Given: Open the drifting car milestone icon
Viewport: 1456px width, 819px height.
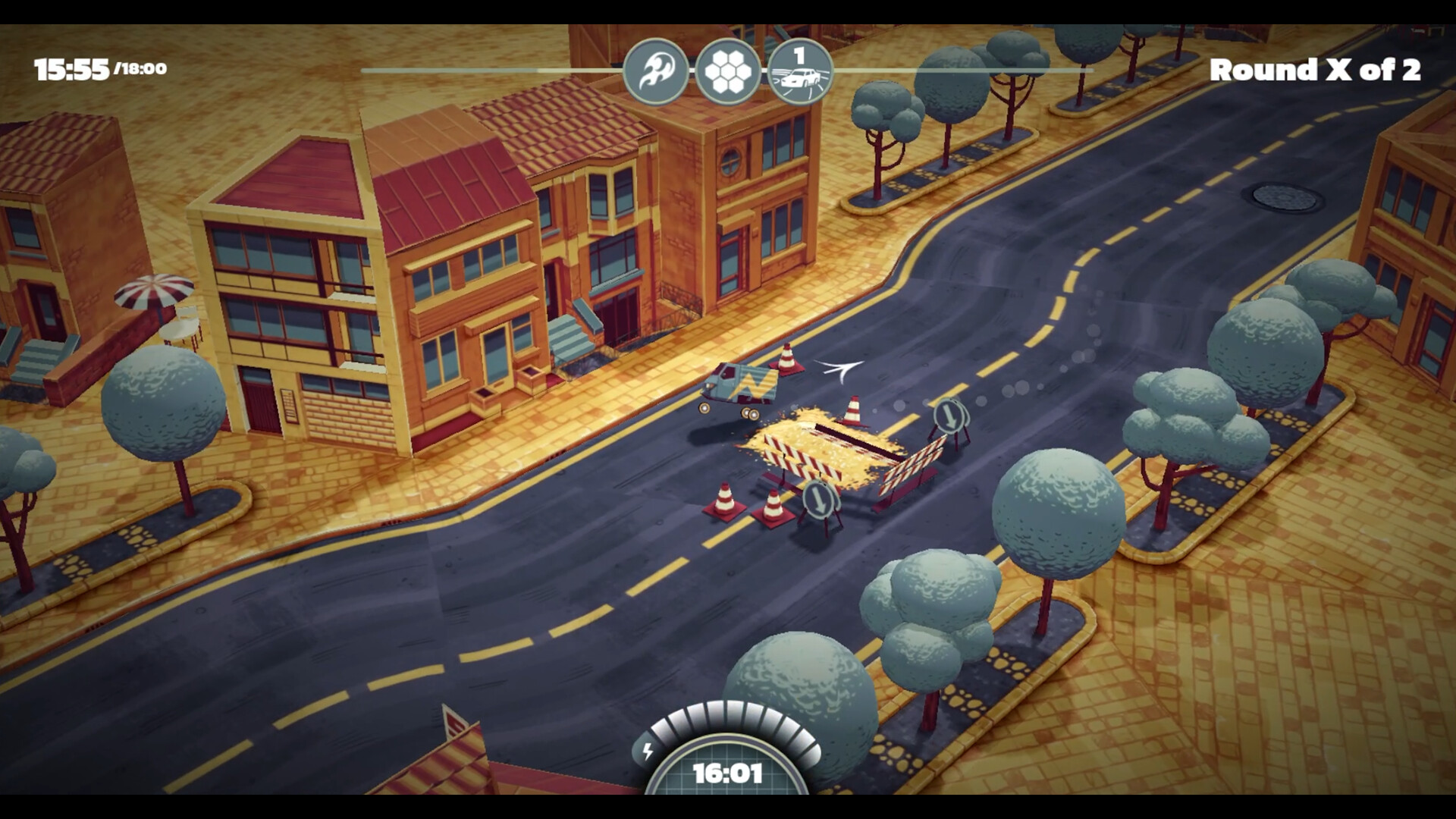Looking at the screenshot, I should tap(800, 71).
